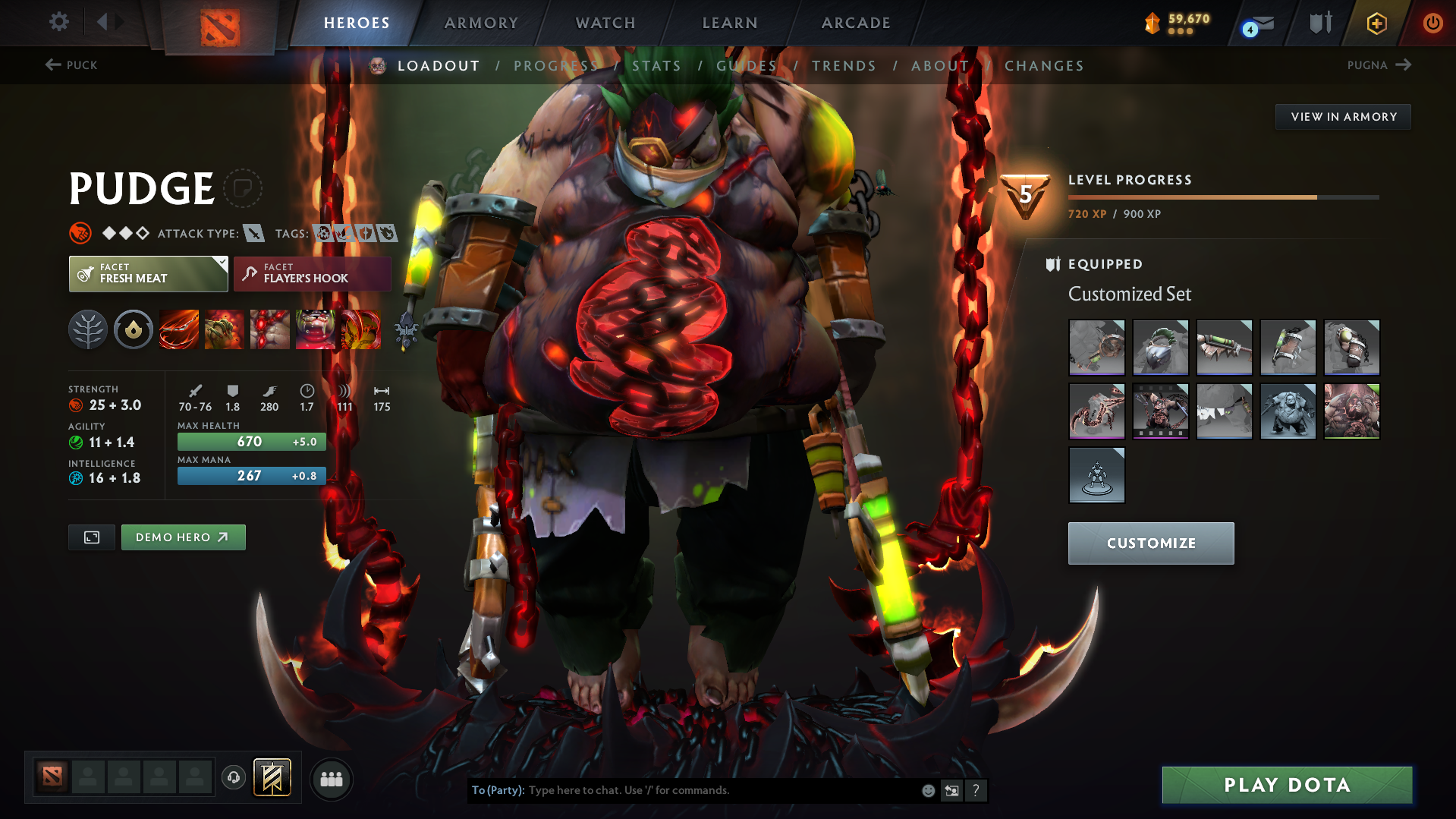This screenshot has width=1456, height=819.
Task: Select the first Customized Set item thumbnail
Action: pos(1096,348)
